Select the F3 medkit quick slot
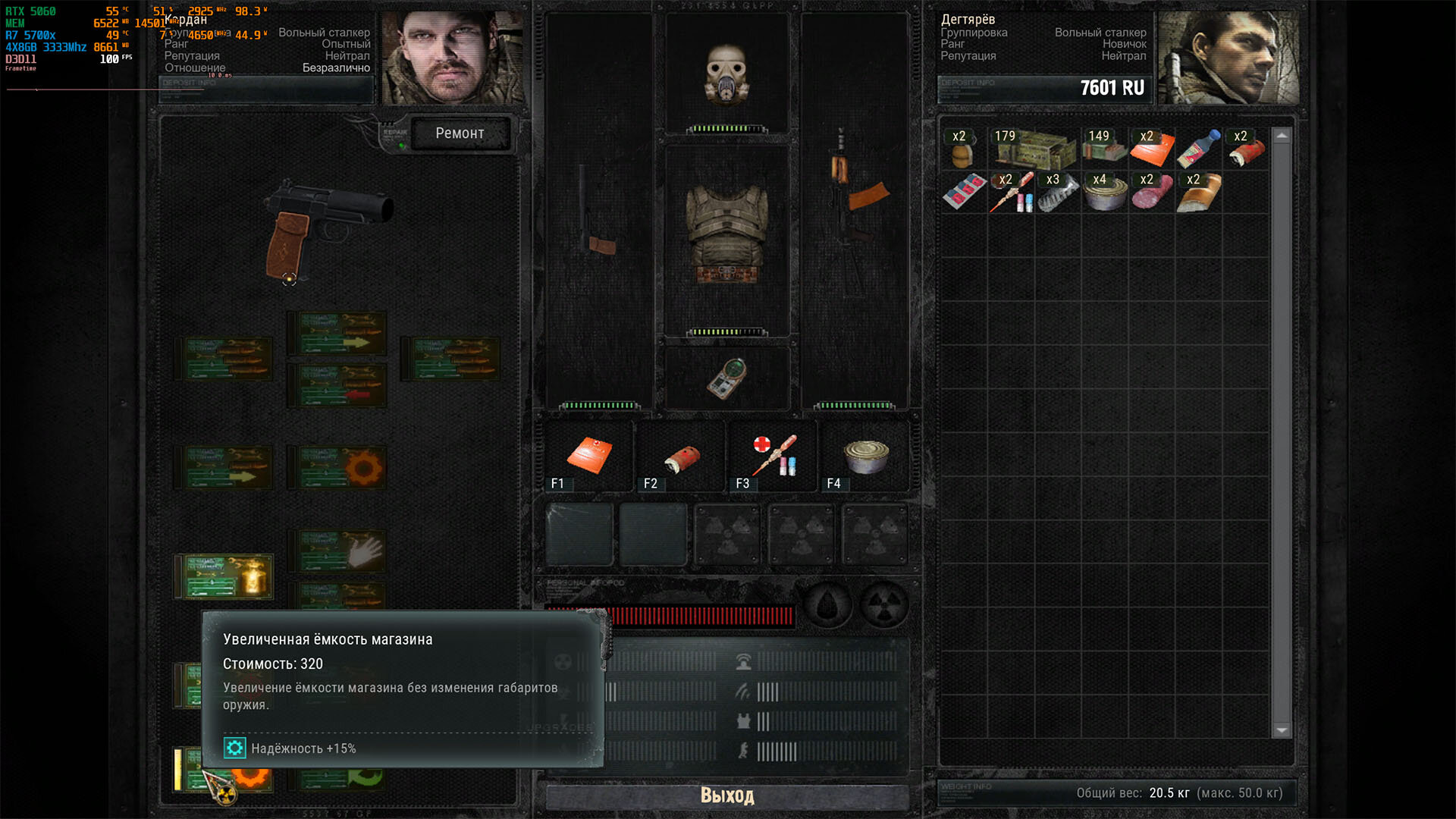The image size is (1456, 819). point(773,455)
